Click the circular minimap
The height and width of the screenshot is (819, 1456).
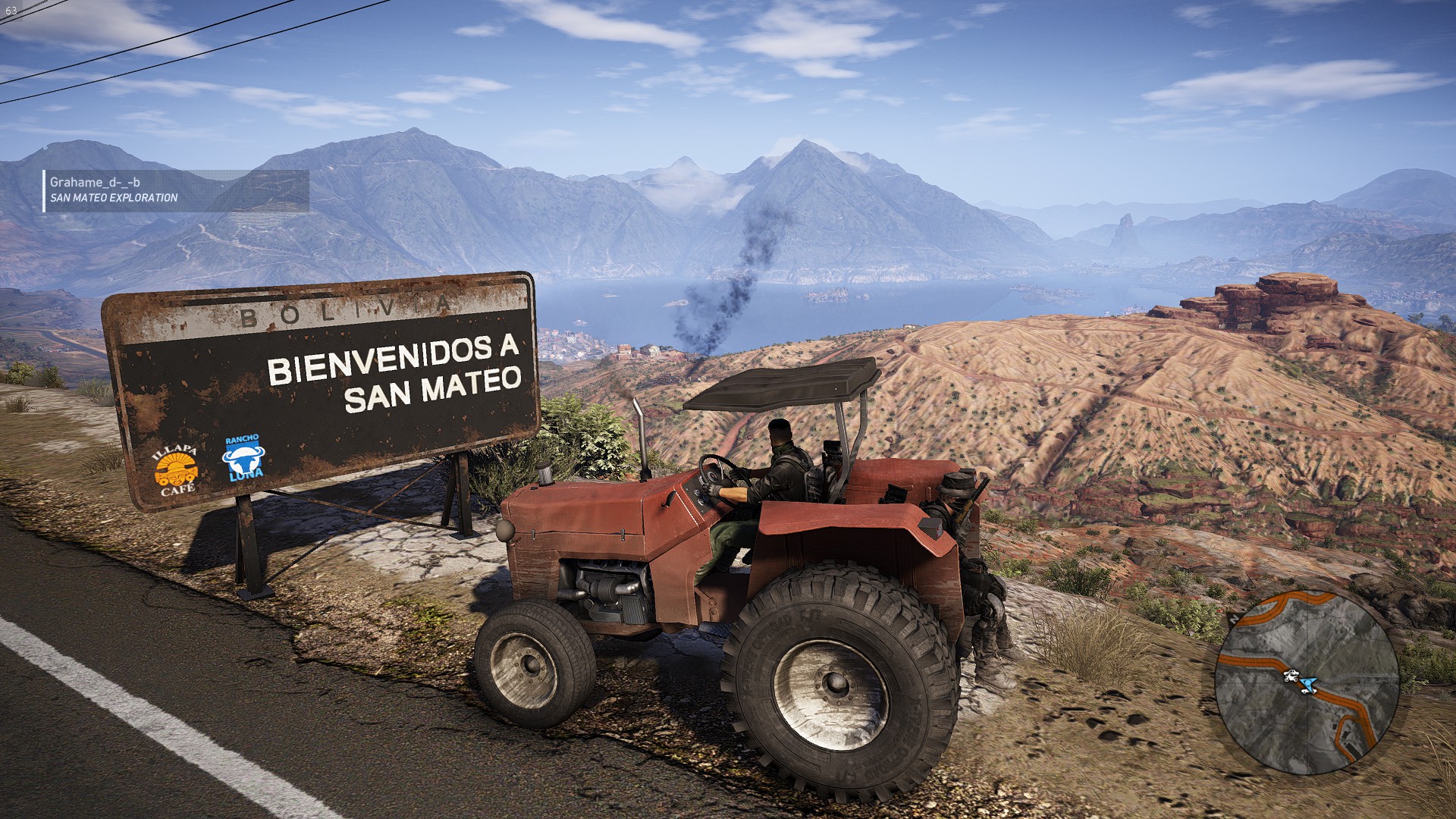click(x=1306, y=682)
